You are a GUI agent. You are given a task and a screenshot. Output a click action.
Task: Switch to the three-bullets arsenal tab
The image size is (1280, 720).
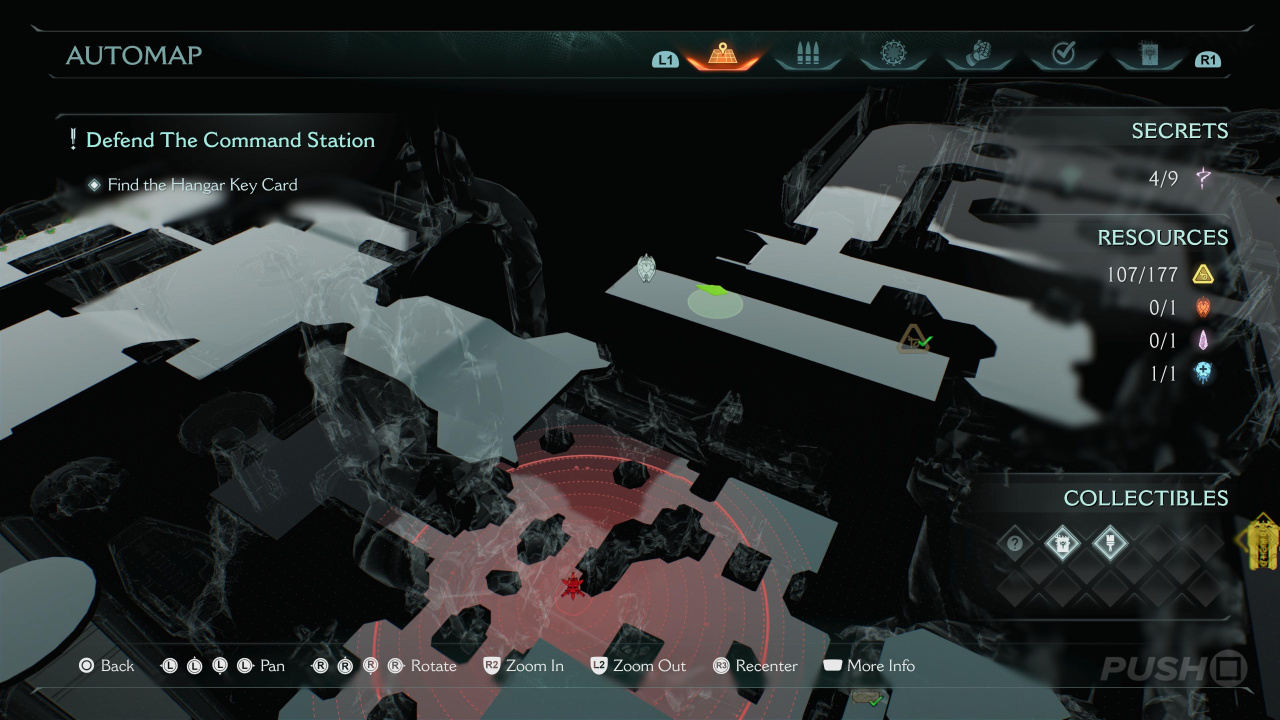[x=807, y=55]
